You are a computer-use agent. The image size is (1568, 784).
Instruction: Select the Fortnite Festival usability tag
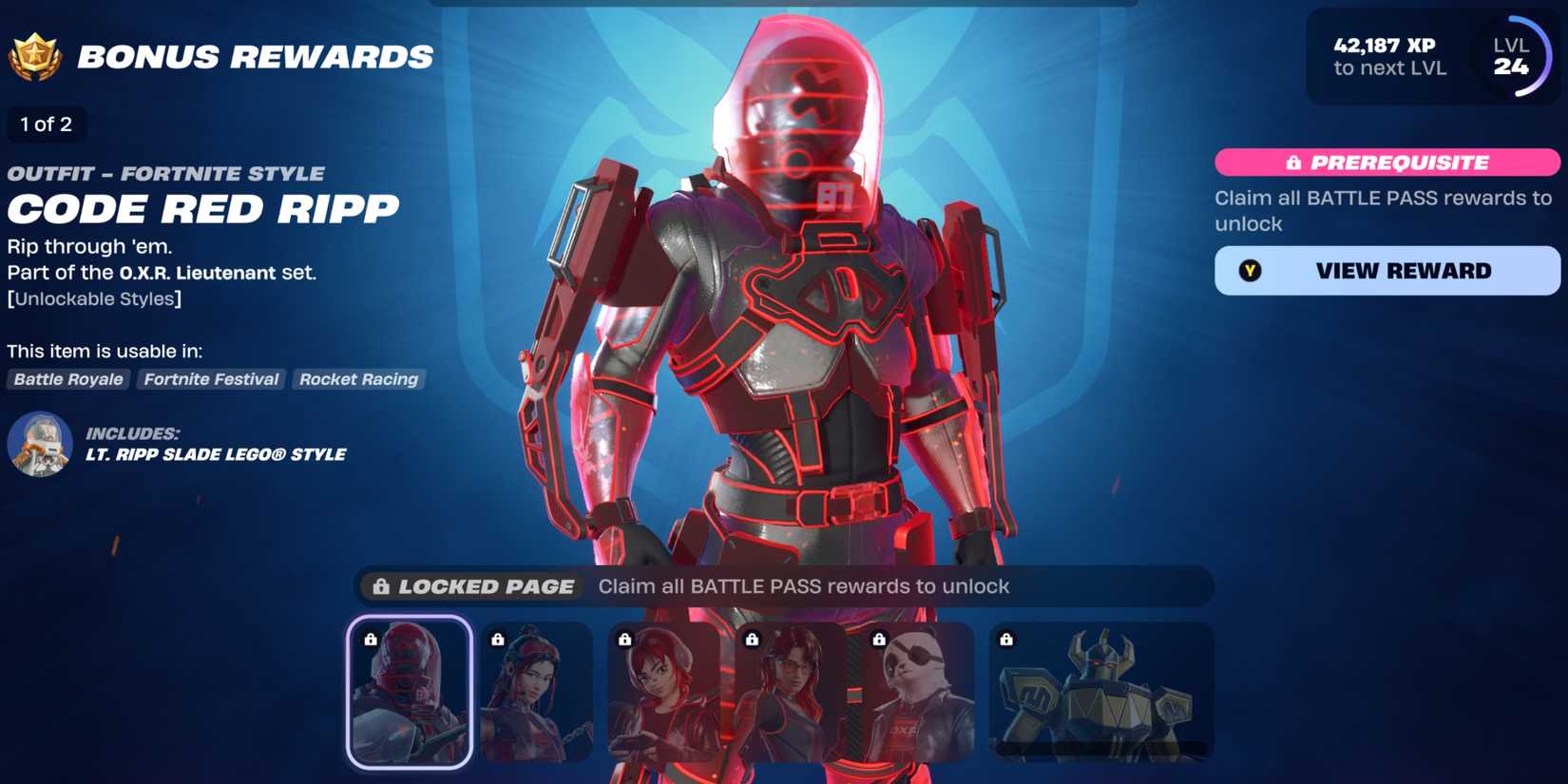[x=211, y=379]
